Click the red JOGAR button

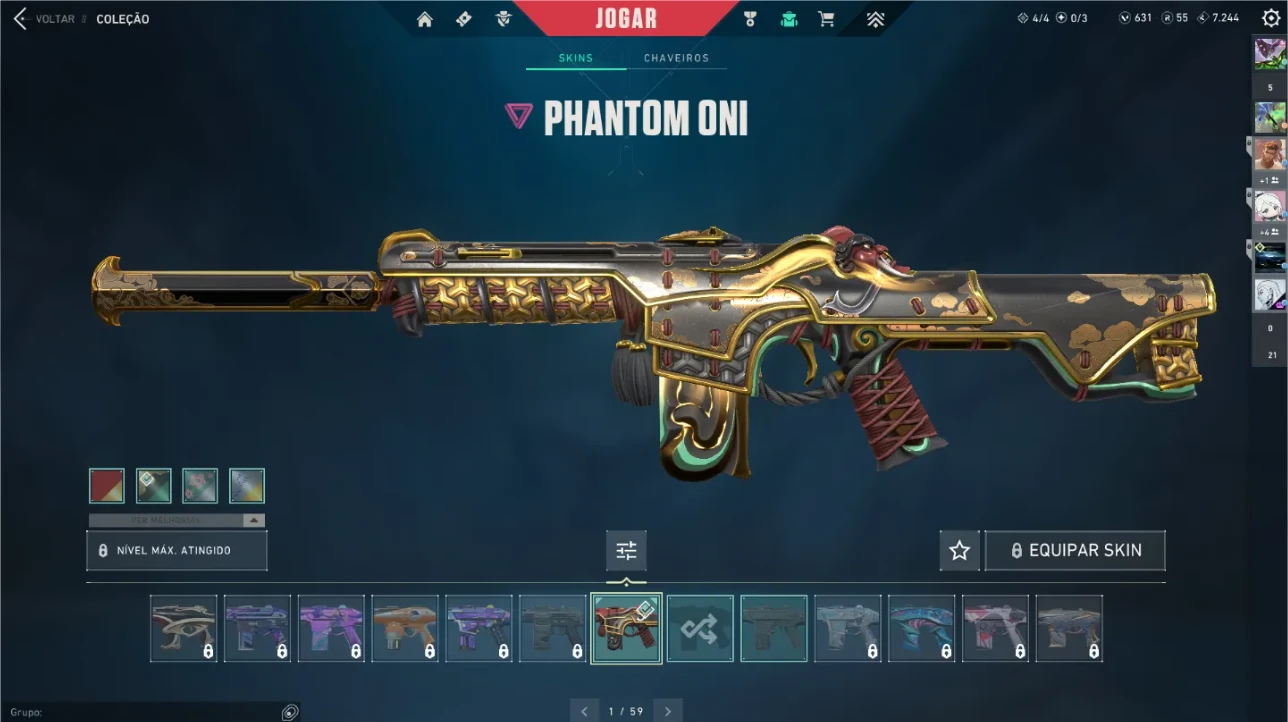pos(626,19)
